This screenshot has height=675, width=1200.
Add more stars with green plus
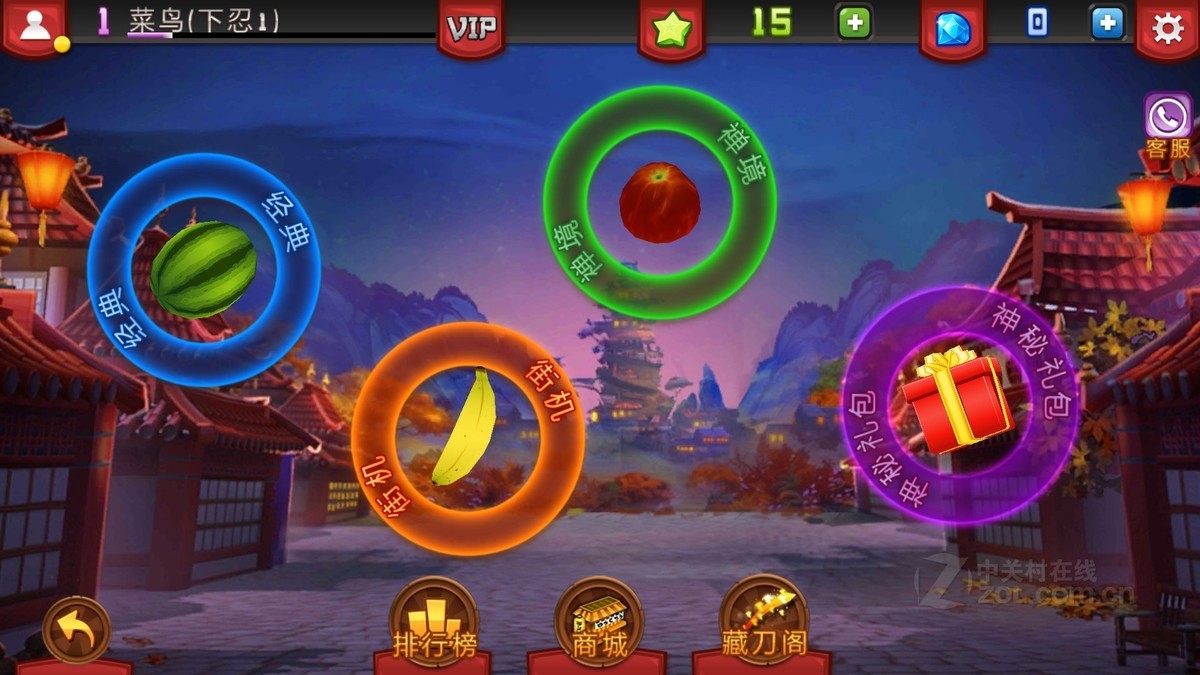coord(854,23)
